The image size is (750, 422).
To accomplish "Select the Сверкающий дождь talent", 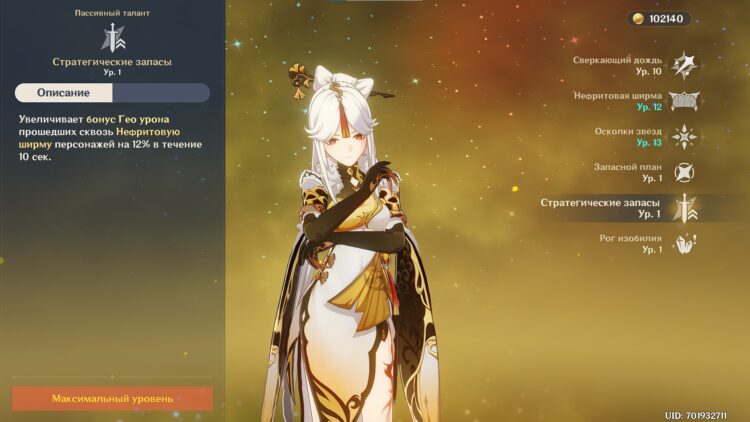I will coord(684,65).
